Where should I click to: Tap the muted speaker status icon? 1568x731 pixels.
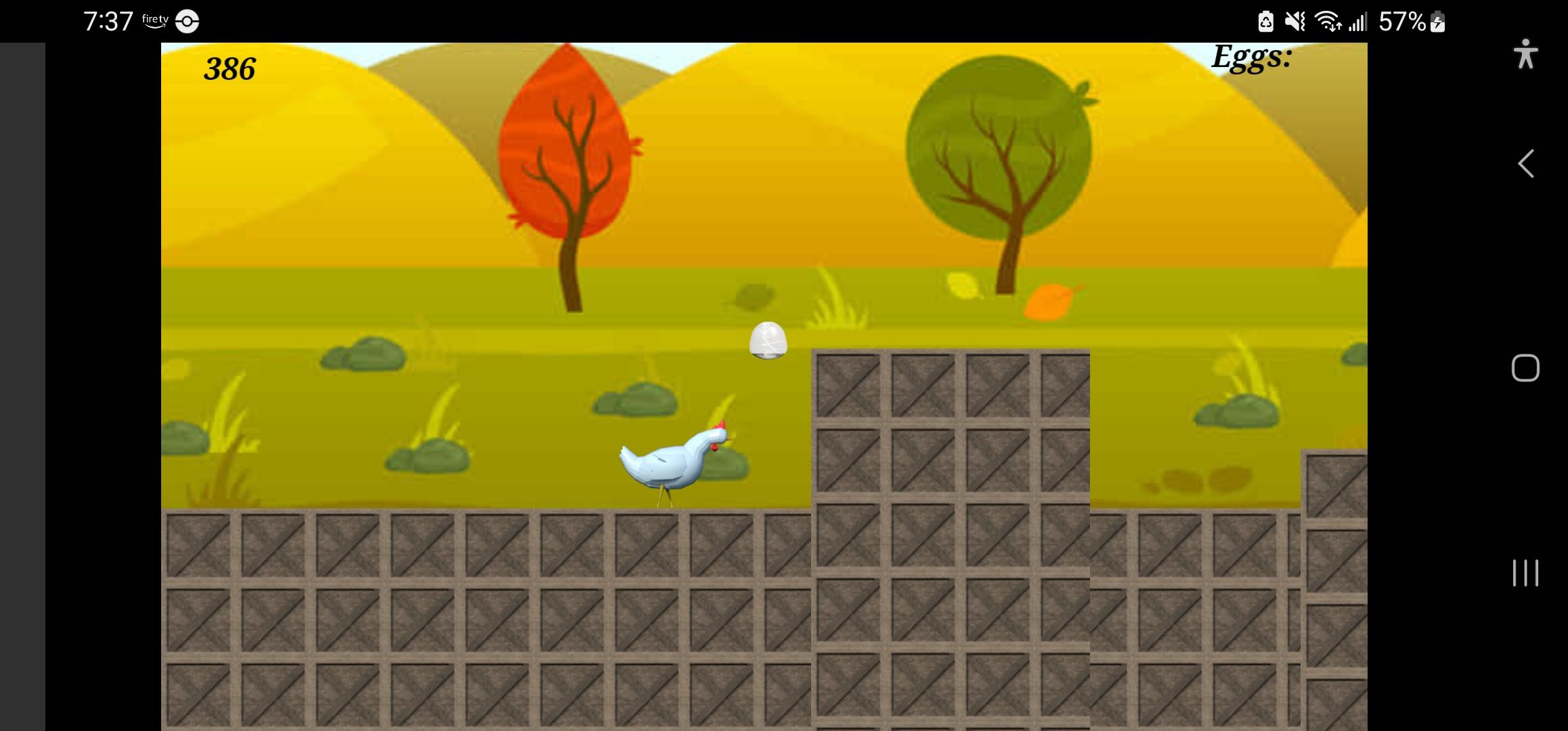[x=1293, y=21]
